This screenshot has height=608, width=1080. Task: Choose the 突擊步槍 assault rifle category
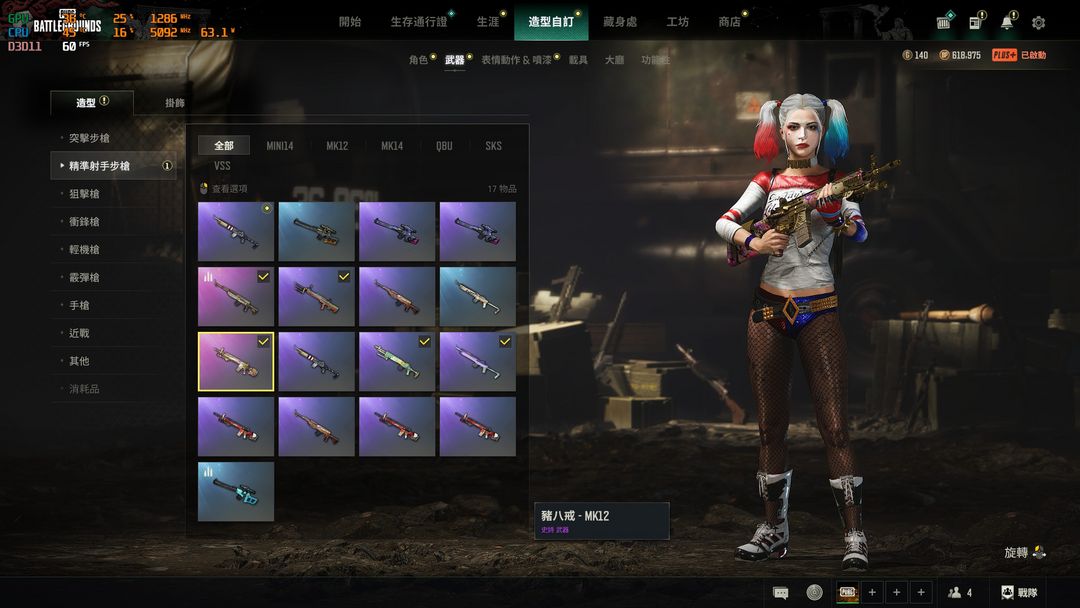[89, 138]
